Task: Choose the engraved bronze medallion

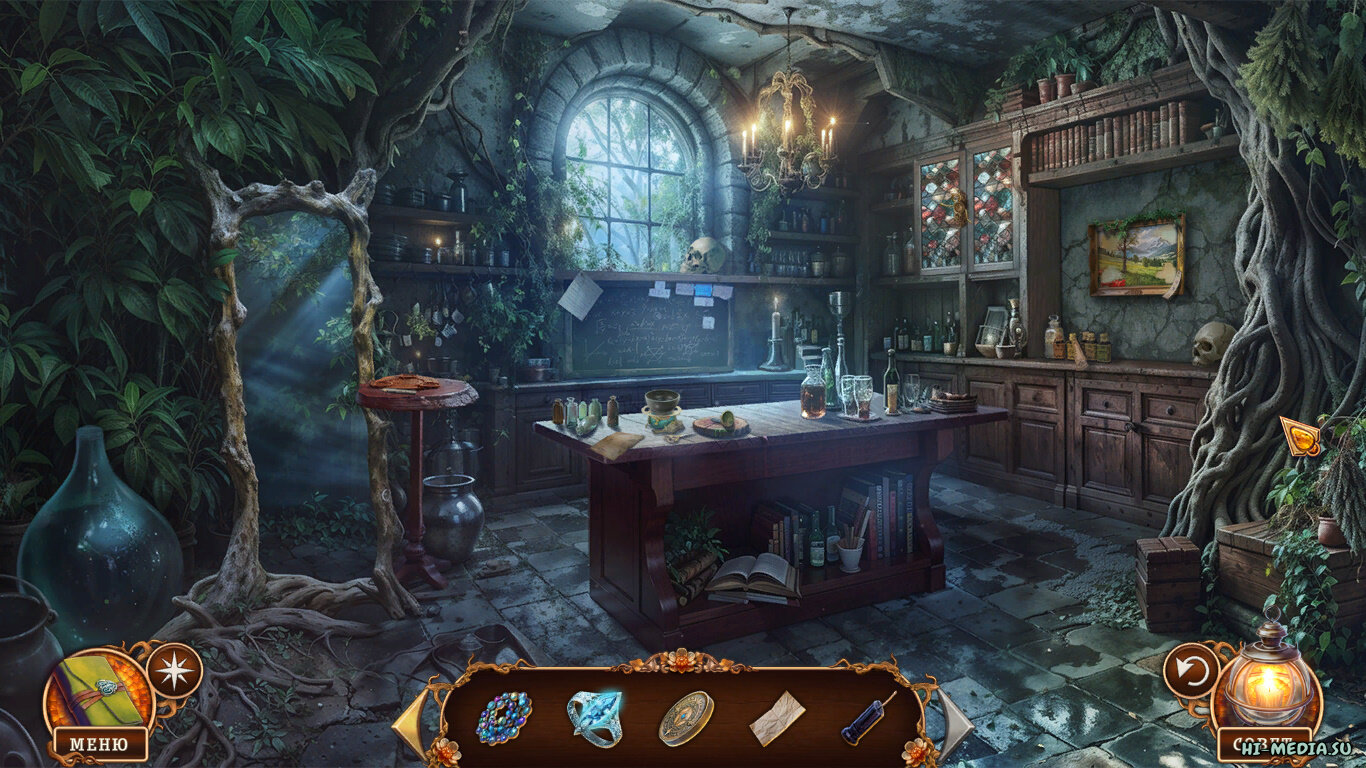Action: (x=686, y=718)
